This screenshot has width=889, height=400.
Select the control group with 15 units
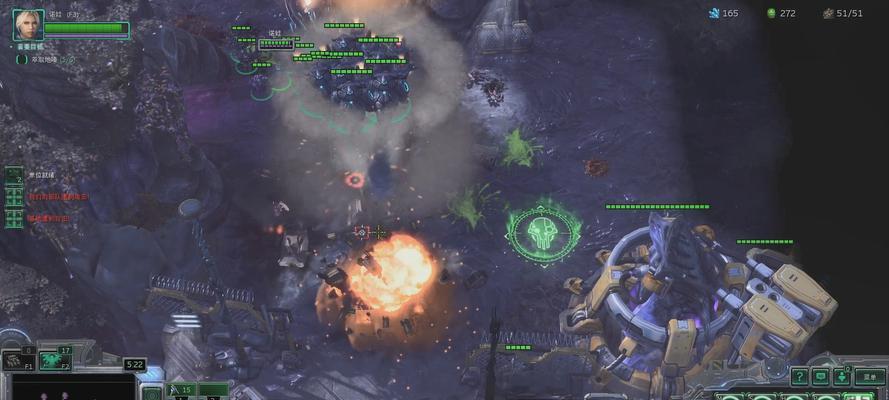pos(181,389)
